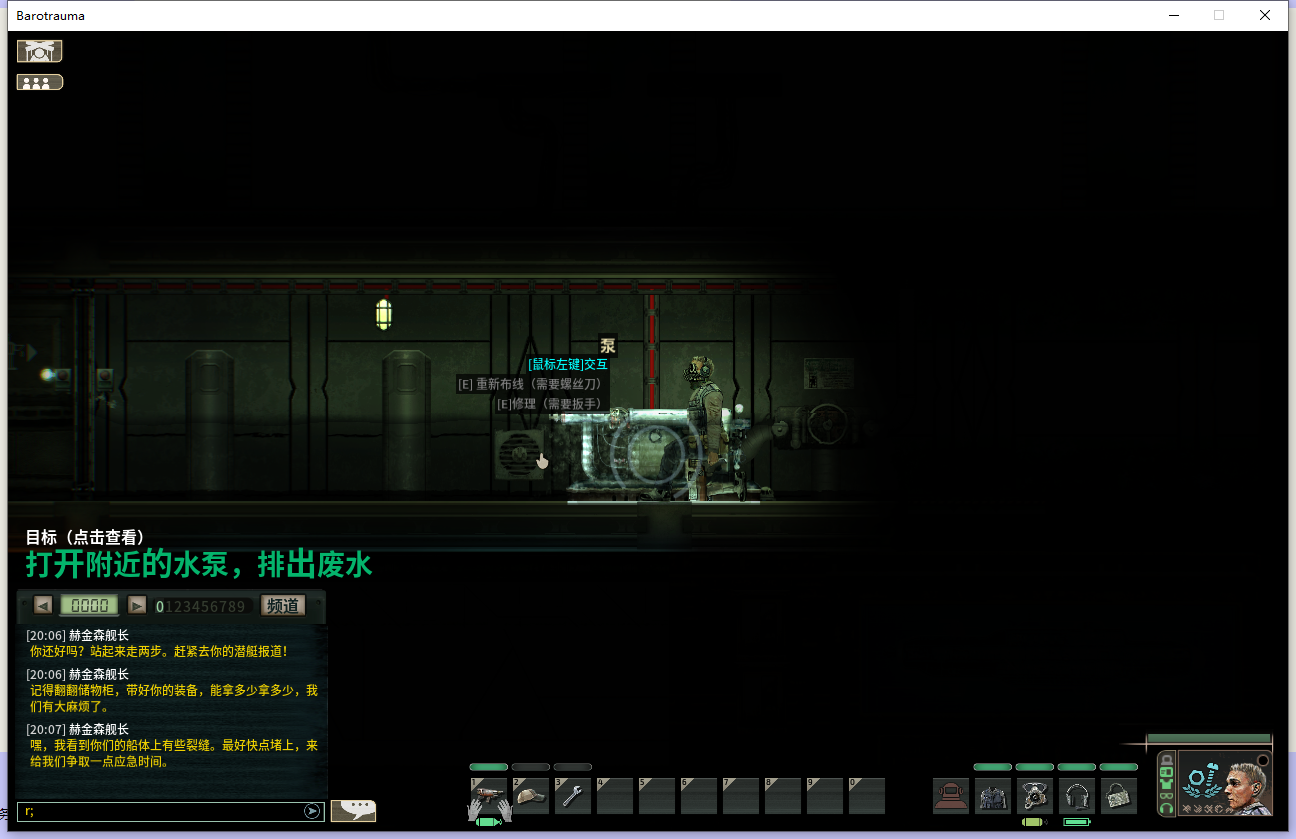Click the diving helmet equipment slot
The height and width of the screenshot is (839, 1296).
pyautogui.click(x=951, y=796)
